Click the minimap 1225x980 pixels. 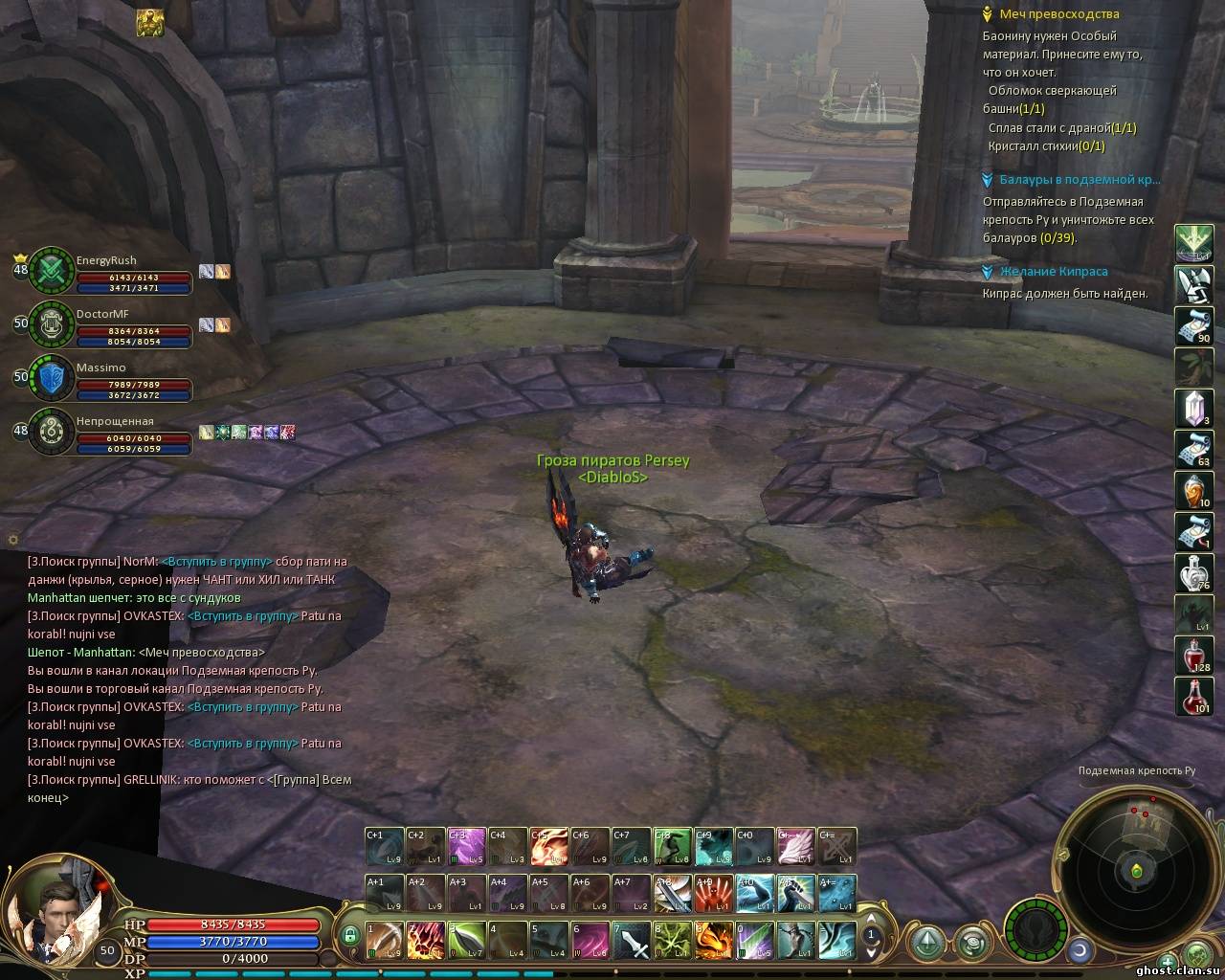click(x=1136, y=871)
